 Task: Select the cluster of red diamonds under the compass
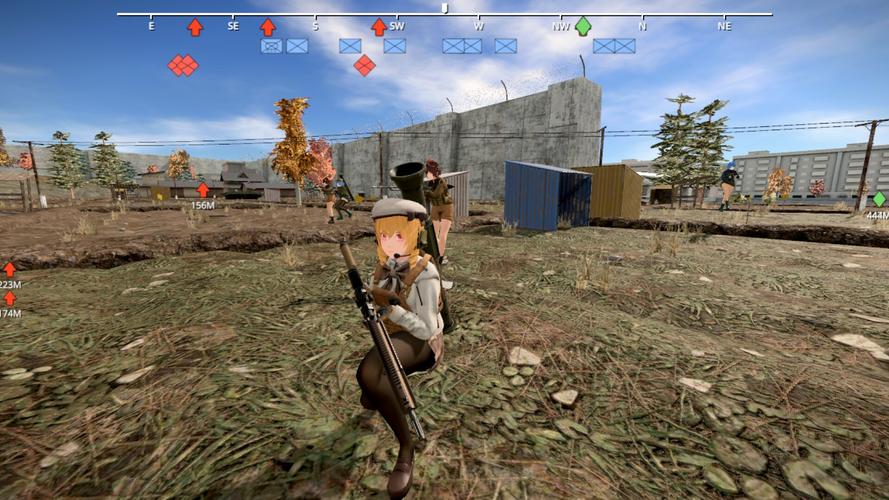[x=182, y=65]
